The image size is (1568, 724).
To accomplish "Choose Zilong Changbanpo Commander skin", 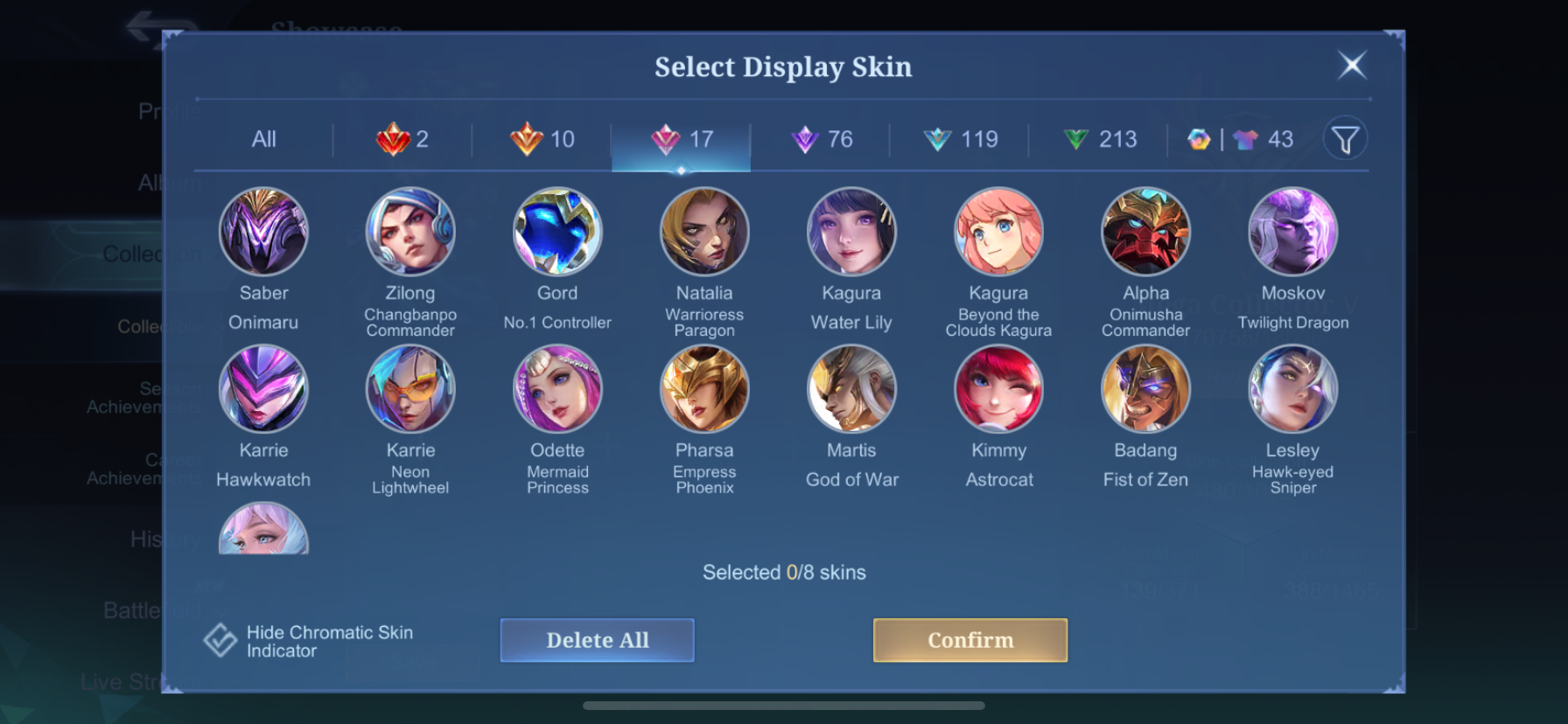I will pos(410,233).
